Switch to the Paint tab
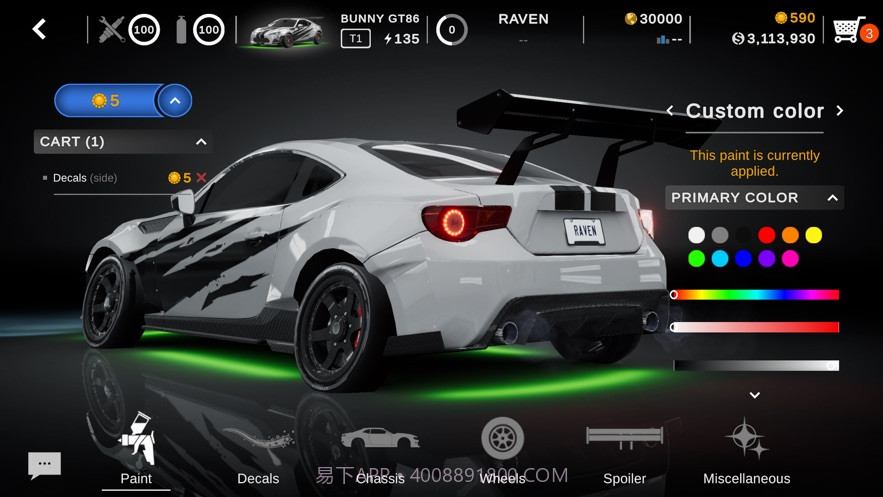Viewport: 883px width, 497px height. 136,450
